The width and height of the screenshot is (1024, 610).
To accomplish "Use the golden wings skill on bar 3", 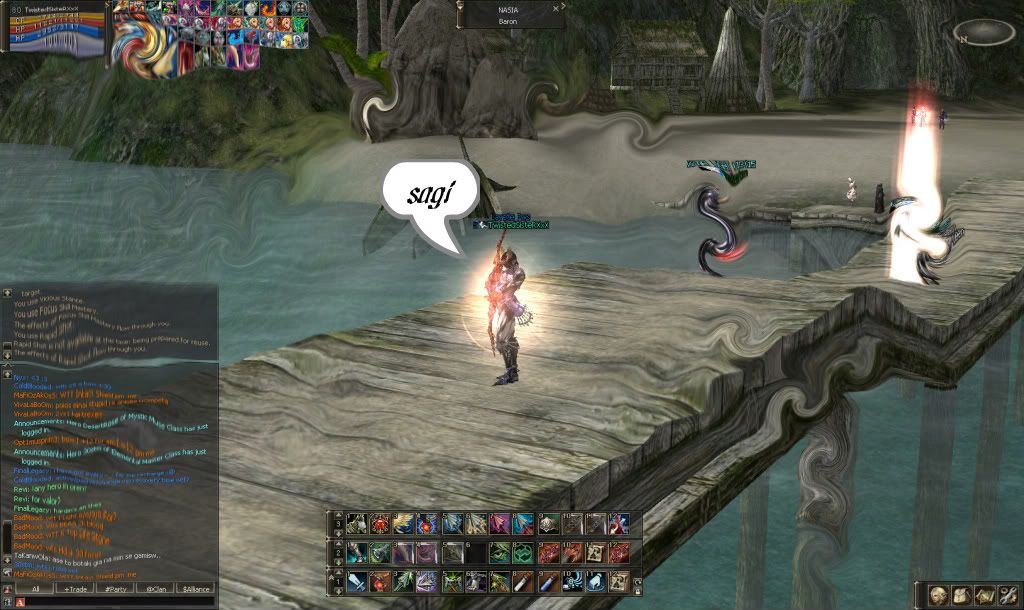I will point(404,523).
